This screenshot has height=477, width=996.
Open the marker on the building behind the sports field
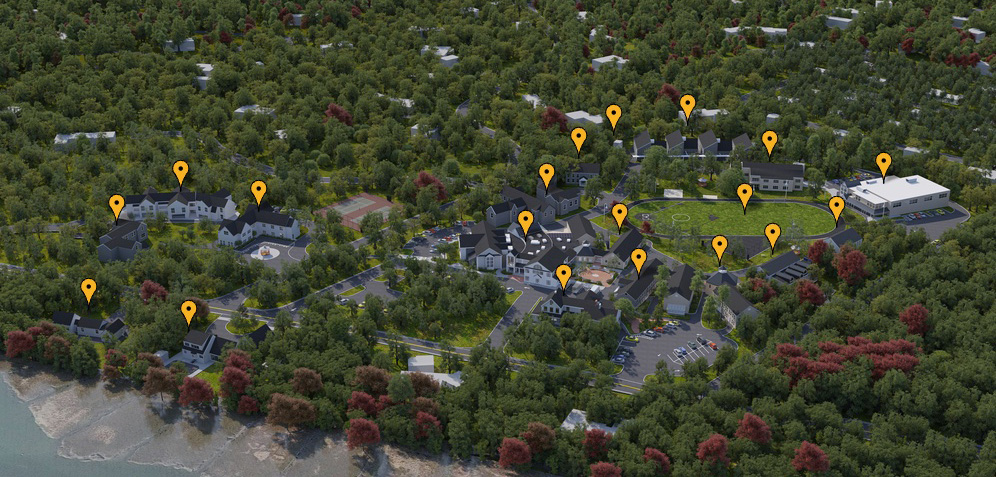769,141
